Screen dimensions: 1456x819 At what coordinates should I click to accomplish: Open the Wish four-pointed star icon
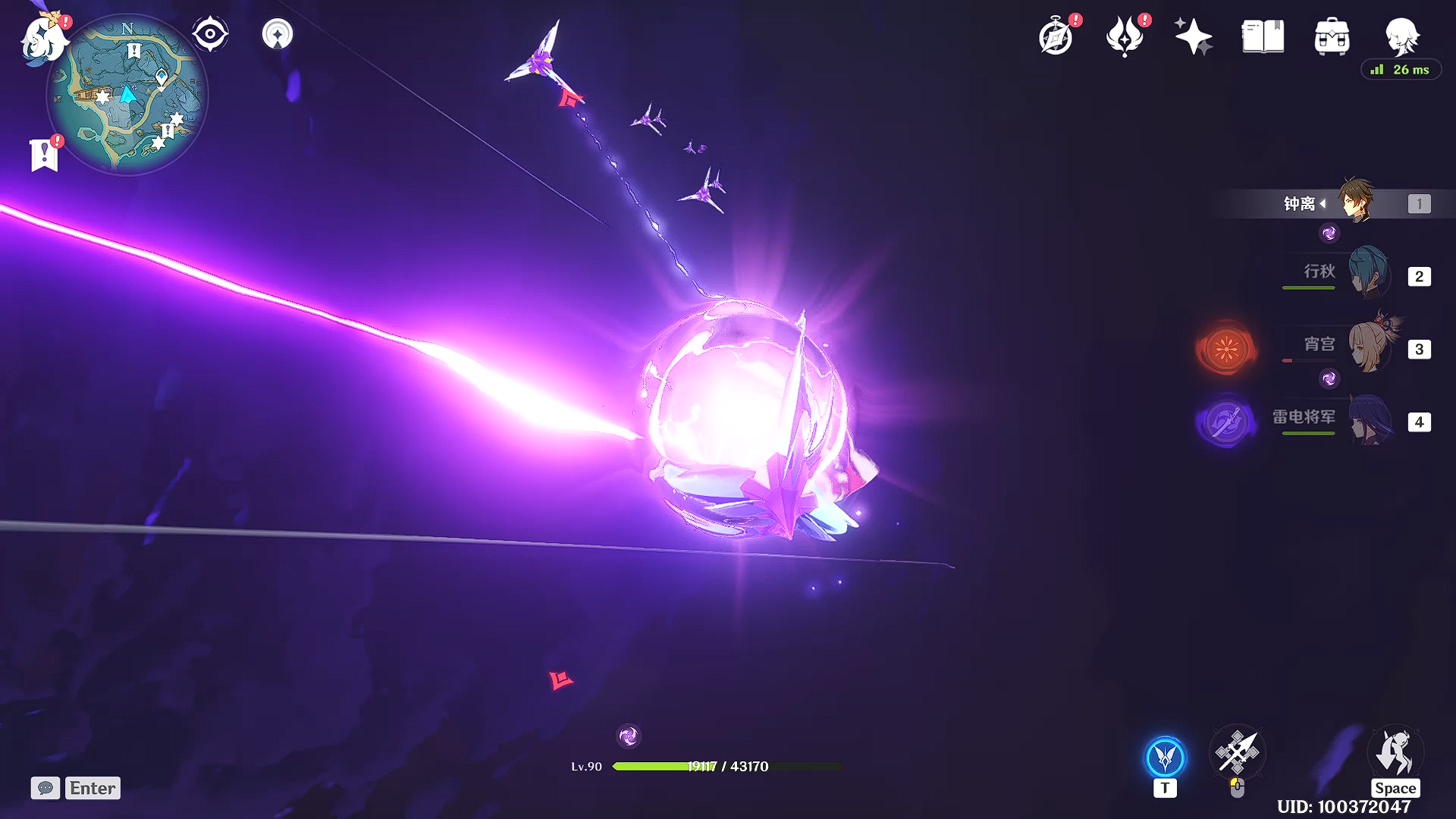click(x=1193, y=36)
